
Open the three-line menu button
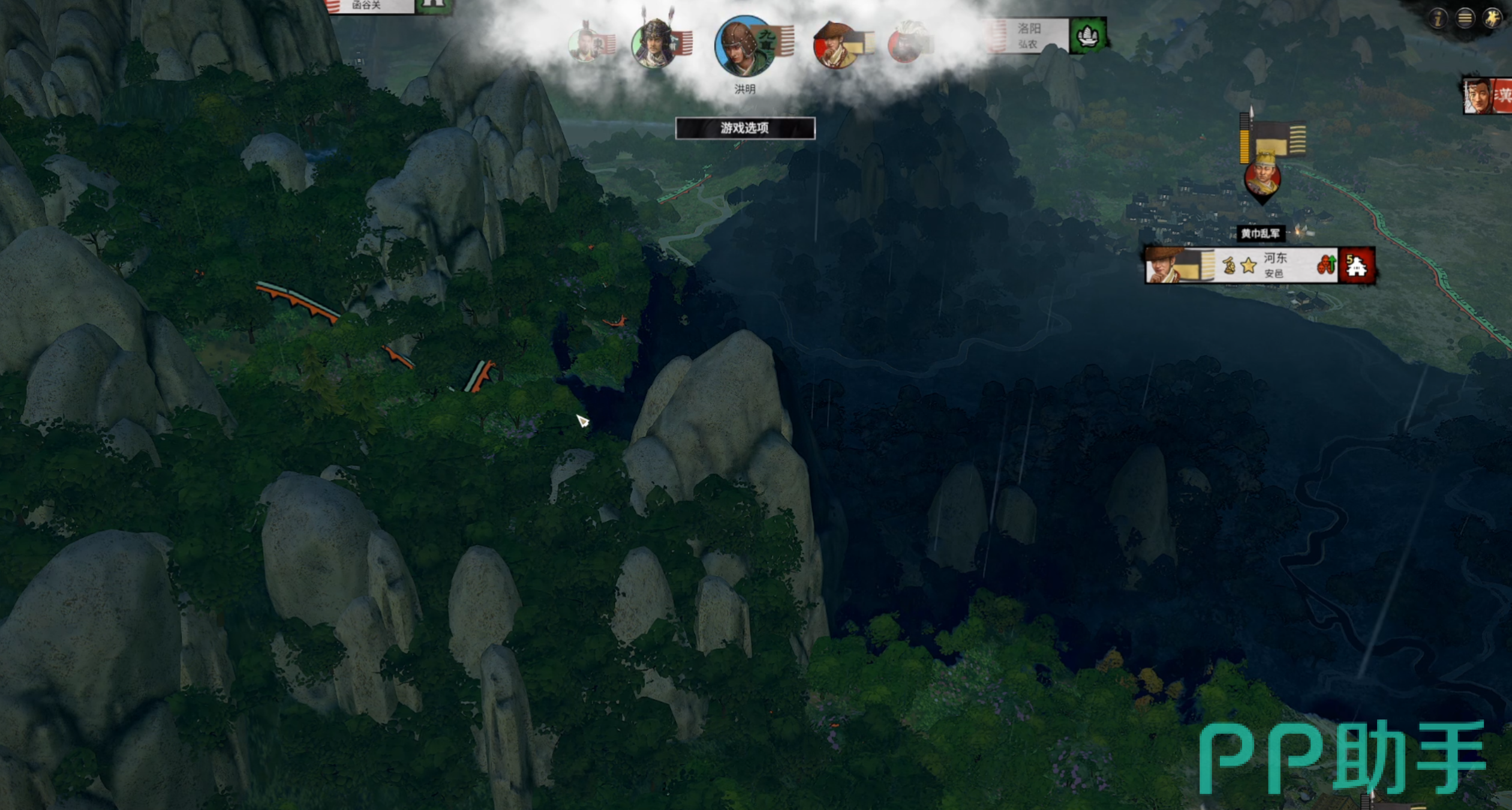(x=1465, y=19)
